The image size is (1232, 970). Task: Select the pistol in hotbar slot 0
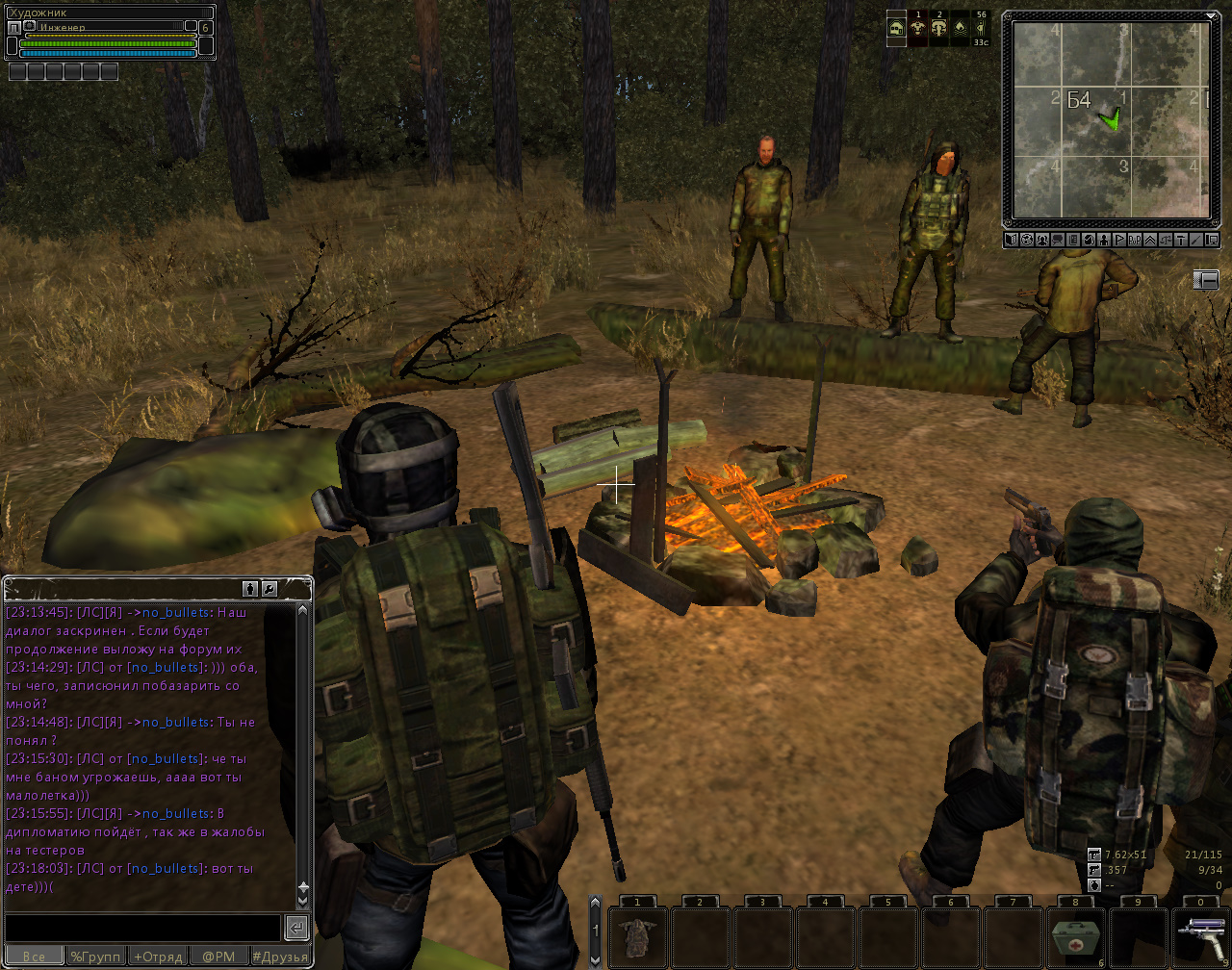click(x=1202, y=936)
